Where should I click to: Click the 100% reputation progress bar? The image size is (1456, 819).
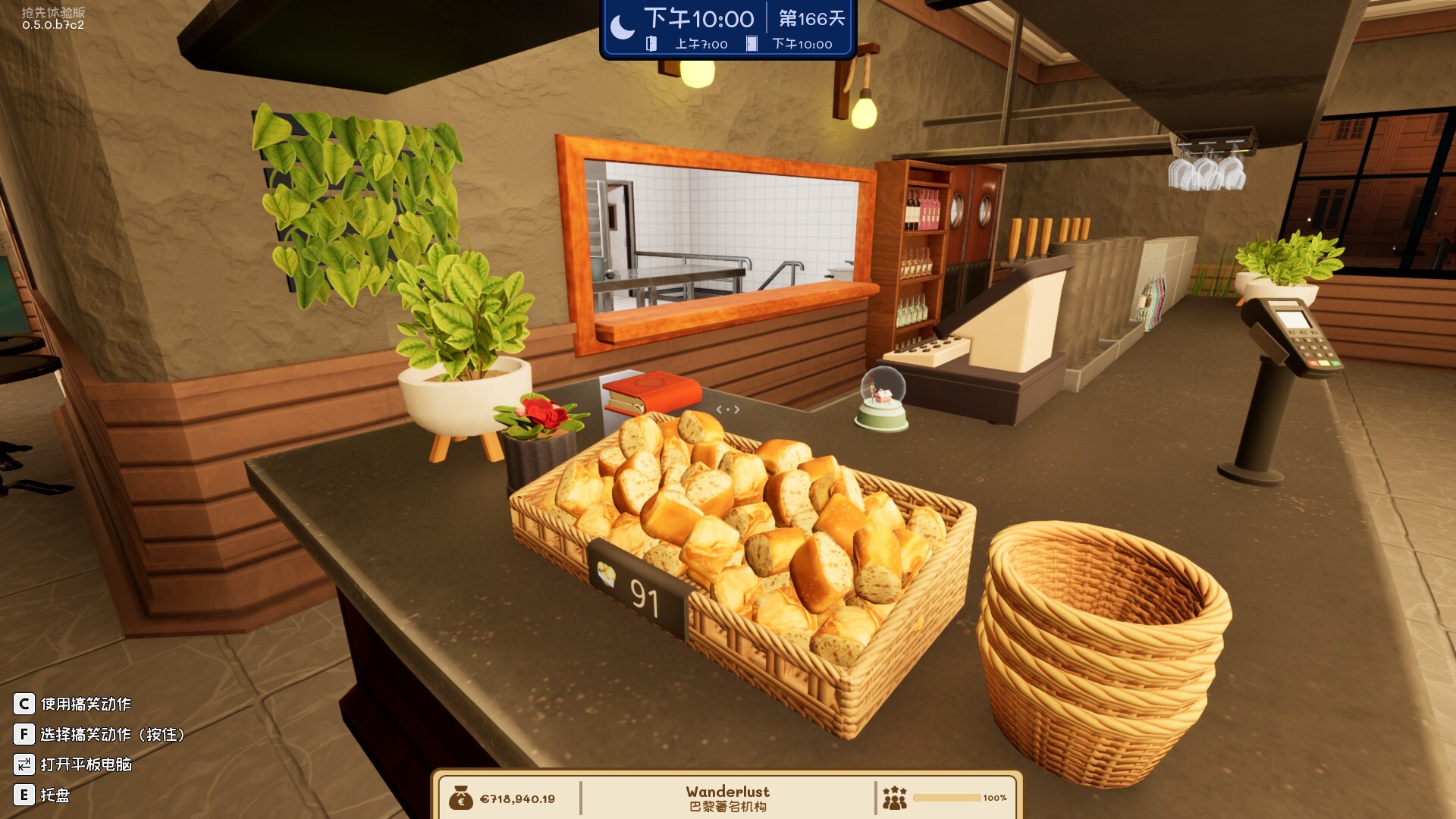(x=948, y=798)
